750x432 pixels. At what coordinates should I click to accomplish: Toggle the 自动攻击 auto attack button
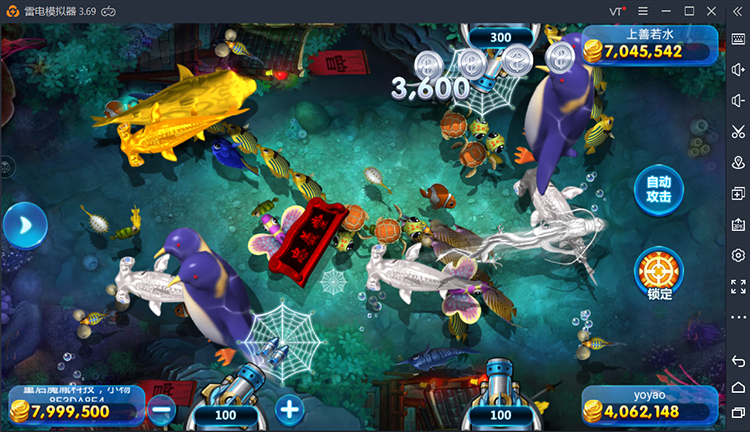point(658,190)
